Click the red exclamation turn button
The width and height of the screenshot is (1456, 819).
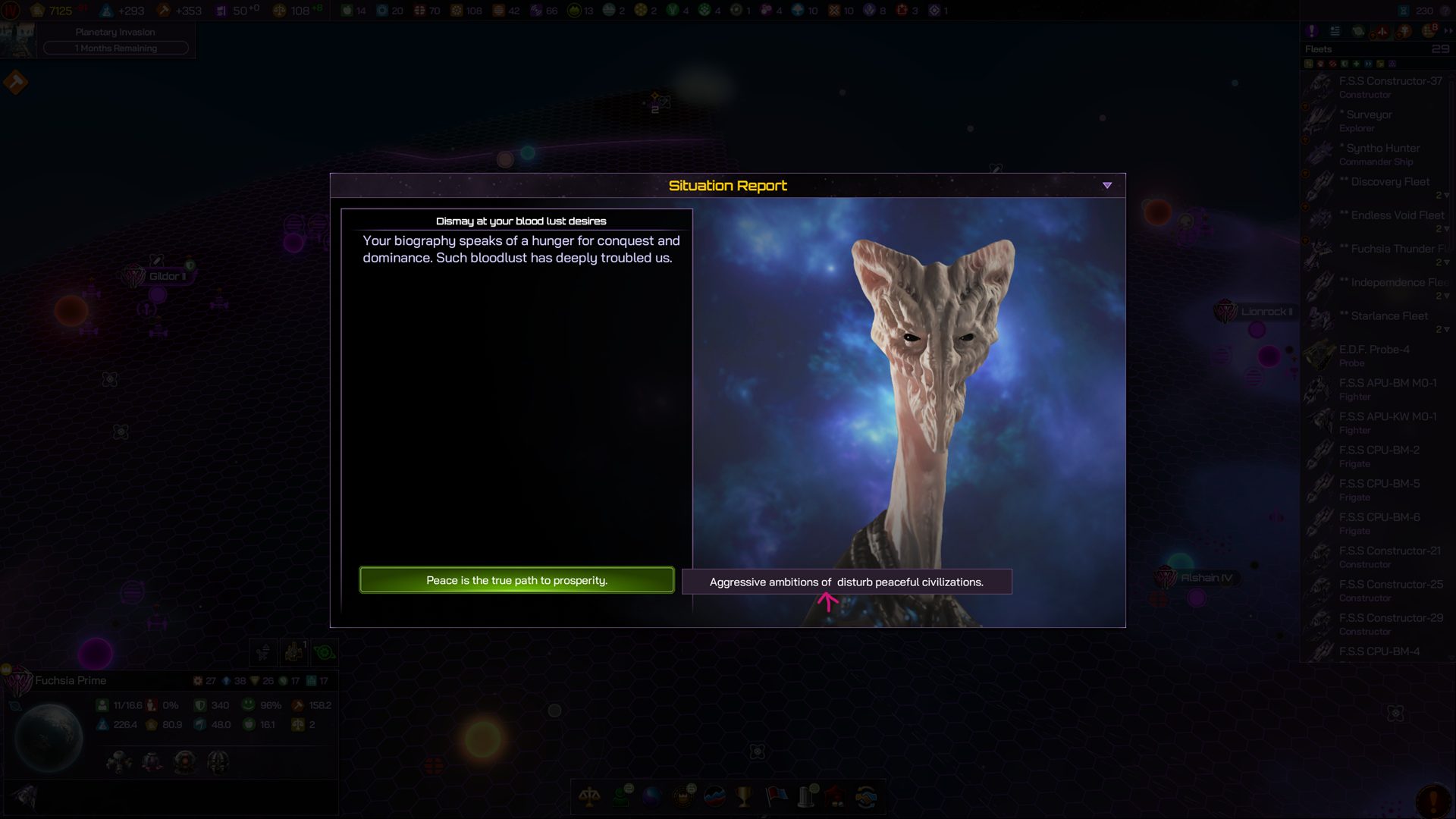coord(1432,799)
